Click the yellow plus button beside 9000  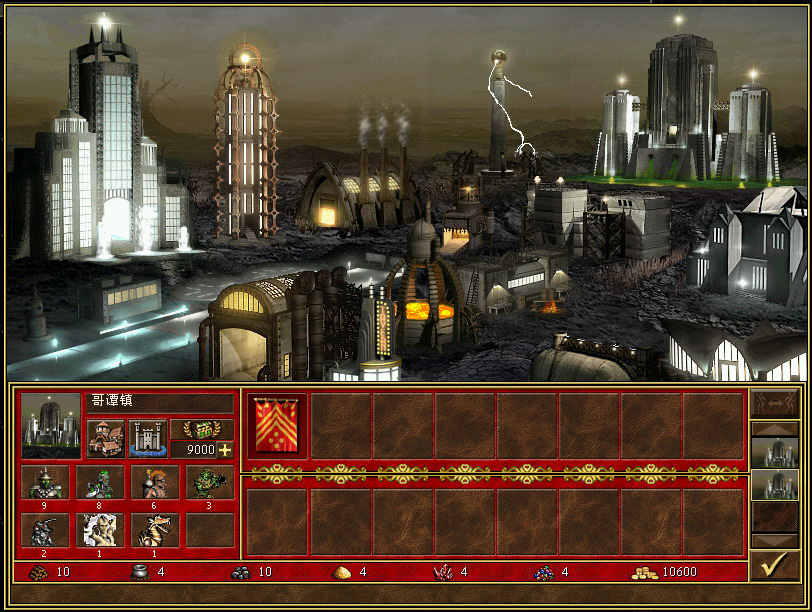click(225, 450)
